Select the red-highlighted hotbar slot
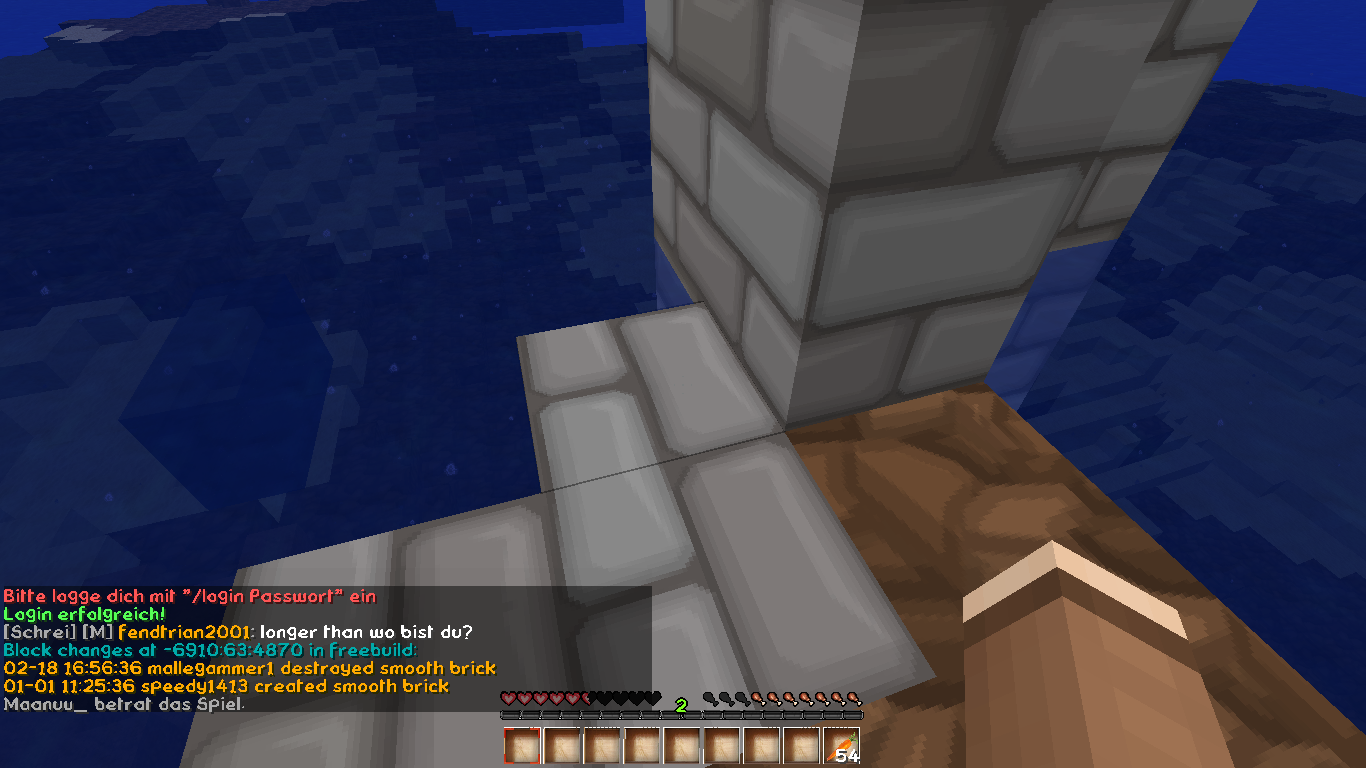The height and width of the screenshot is (768, 1366). [x=522, y=746]
